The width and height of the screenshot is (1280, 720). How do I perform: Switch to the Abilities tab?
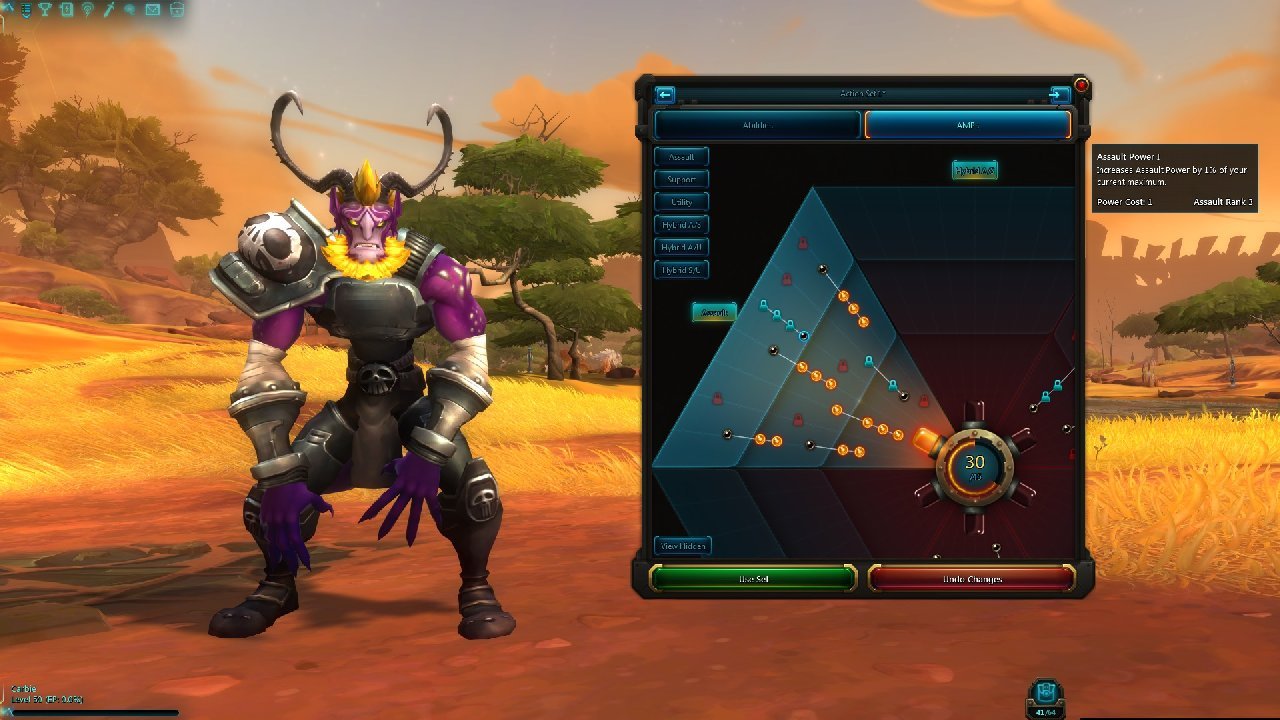pos(757,125)
